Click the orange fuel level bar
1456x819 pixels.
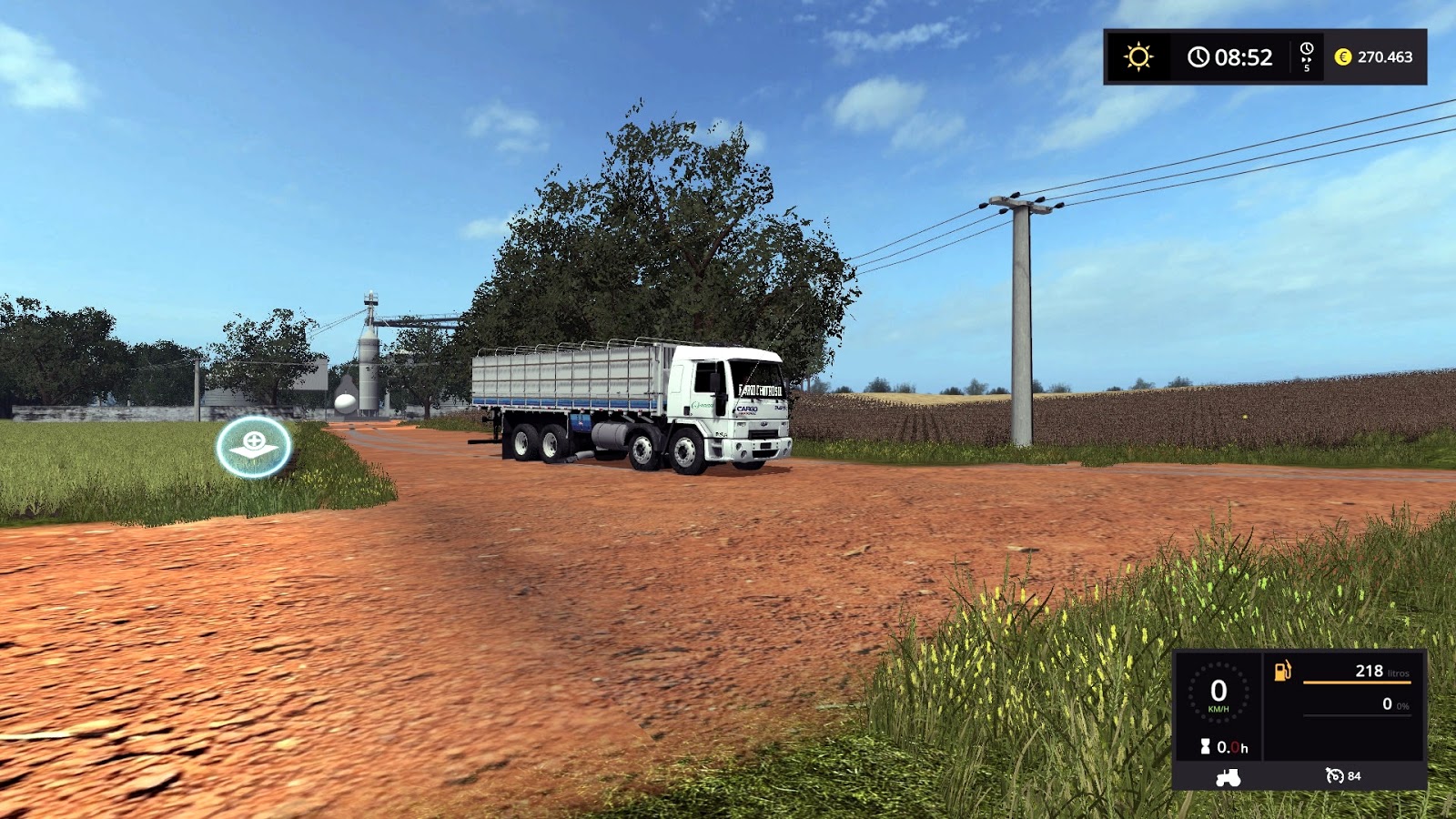tap(1356, 682)
